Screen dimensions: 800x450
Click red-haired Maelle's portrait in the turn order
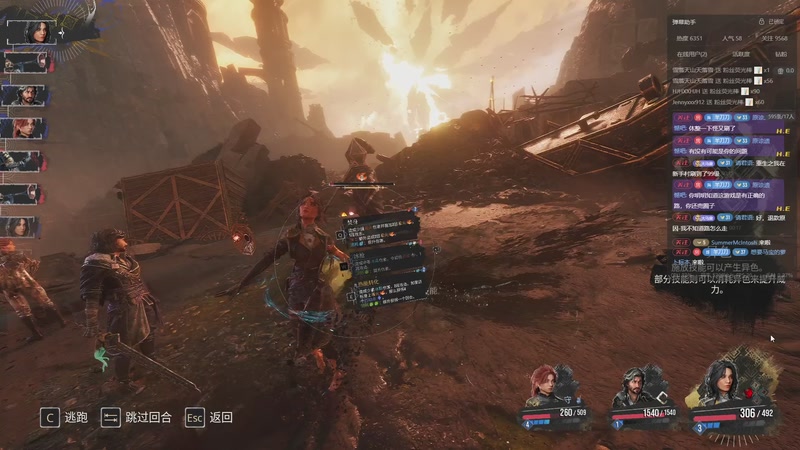point(22,128)
